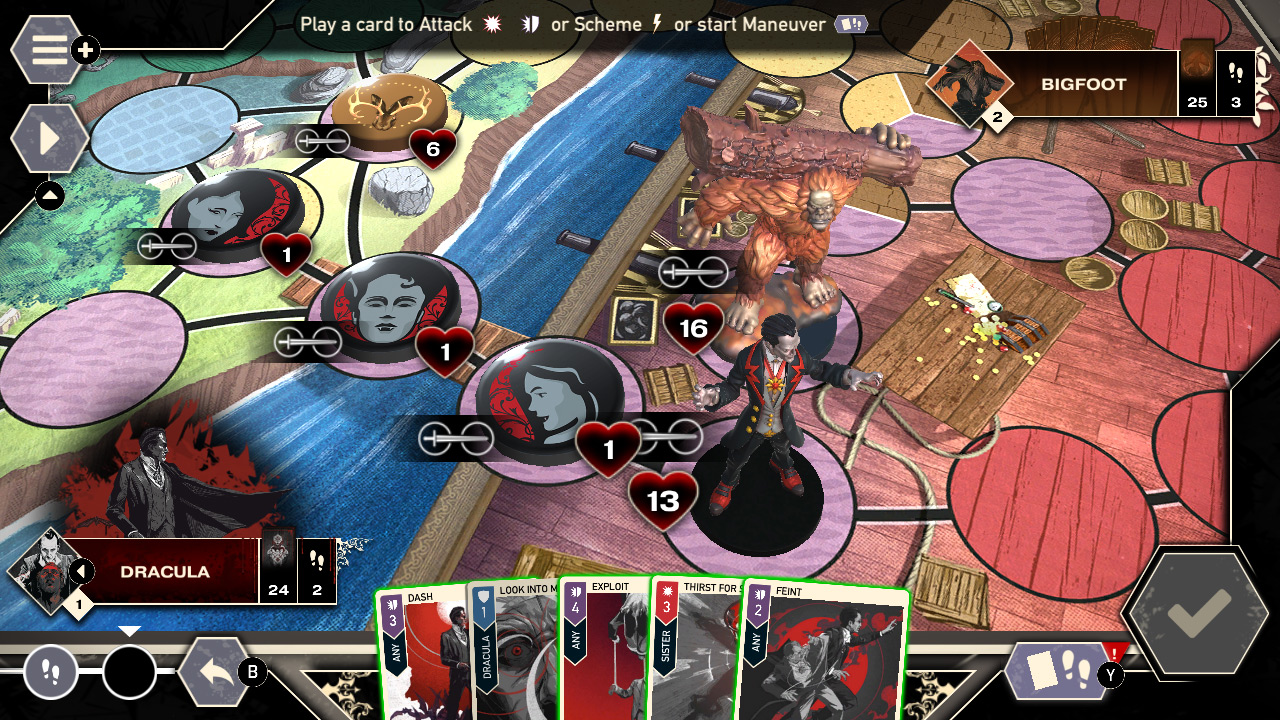
Task: Click the card-and-footsteps Y action icon
Action: click(1058, 672)
